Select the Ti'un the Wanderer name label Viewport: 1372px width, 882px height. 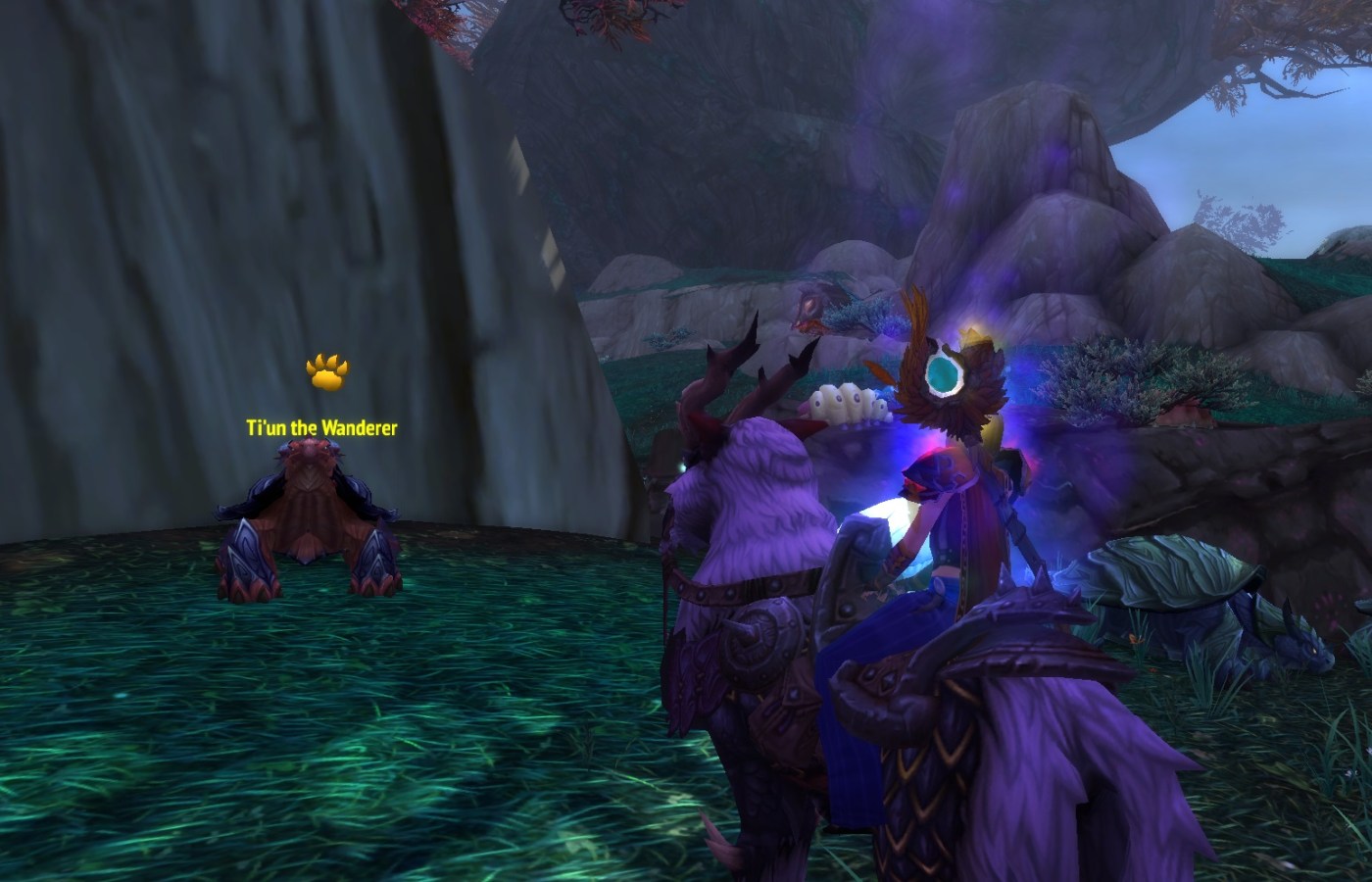click(321, 427)
